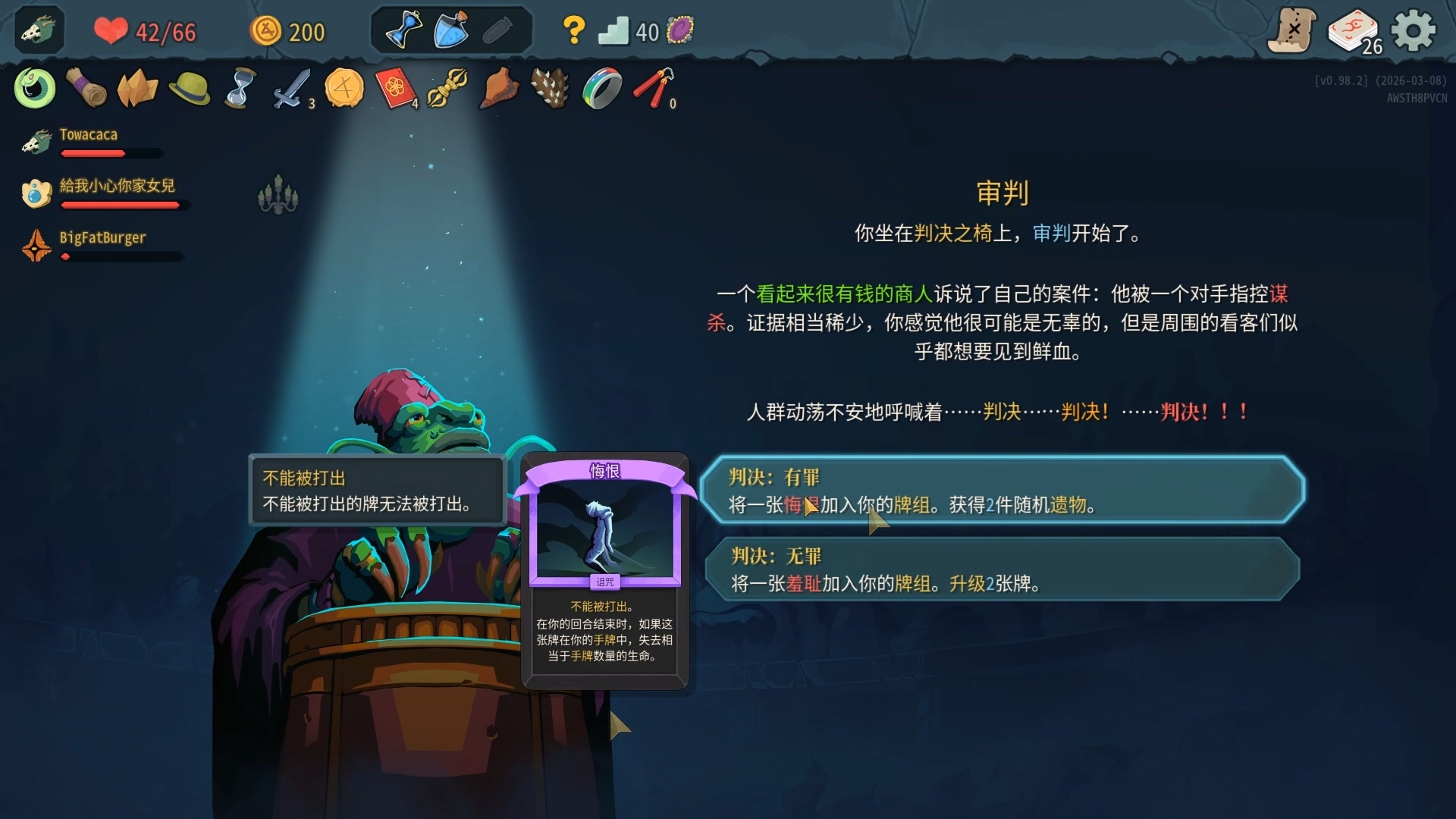This screenshot has height=819, width=1456.
Task: Inspect the 悔恨 curse card preview
Action: 604,569
